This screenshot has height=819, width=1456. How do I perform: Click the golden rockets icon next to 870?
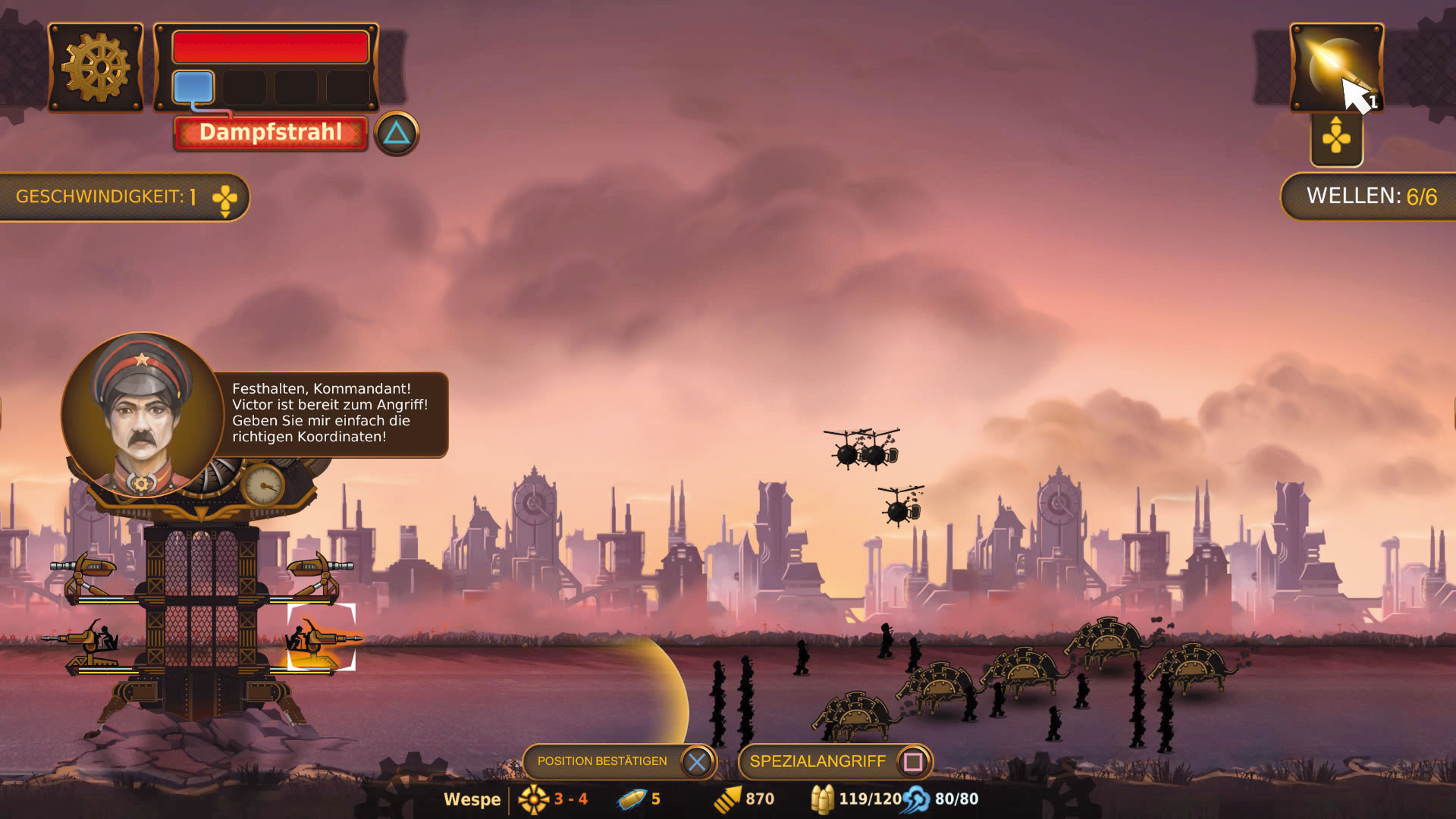coord(730,799)
